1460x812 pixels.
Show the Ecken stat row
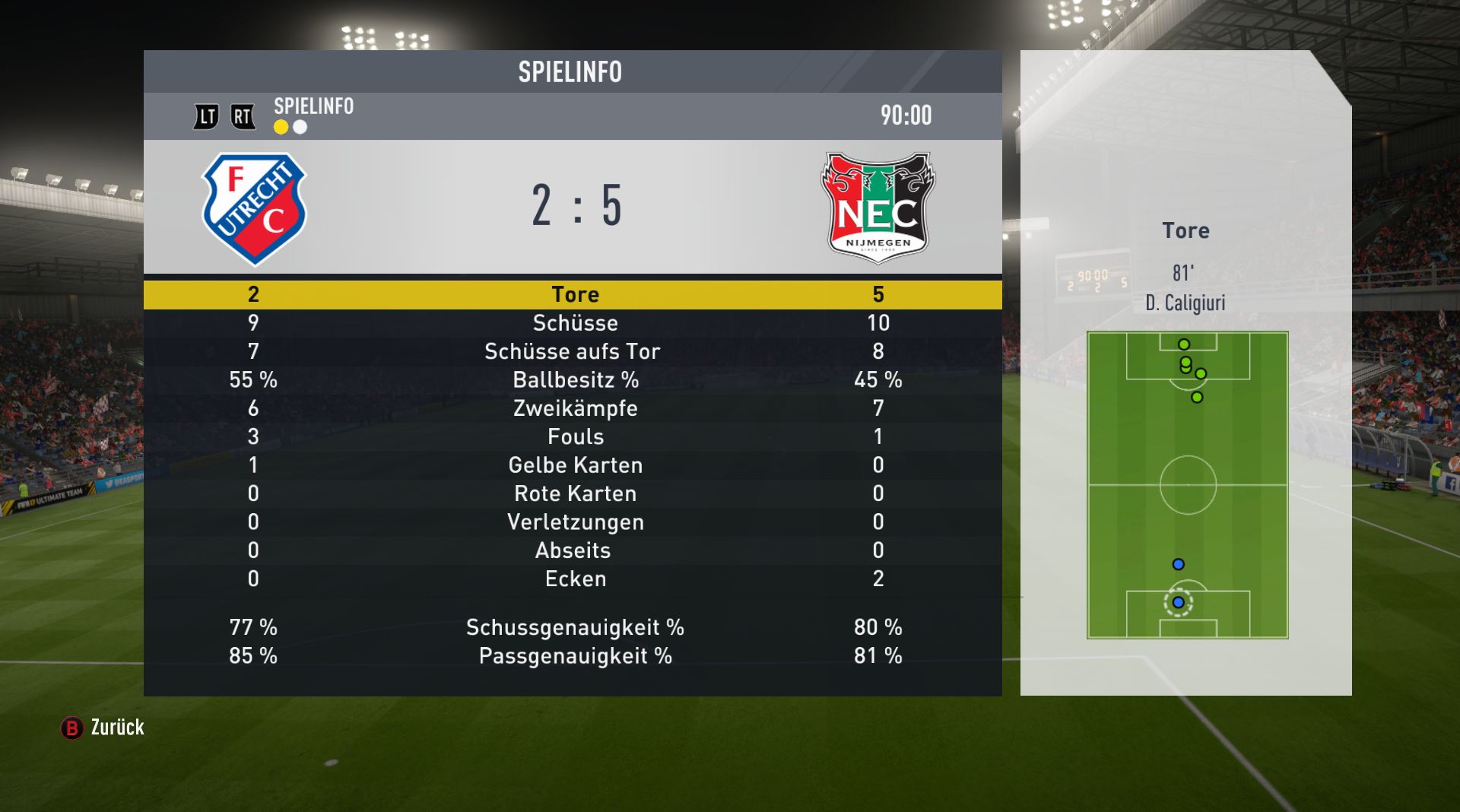[x=574, y=579]
